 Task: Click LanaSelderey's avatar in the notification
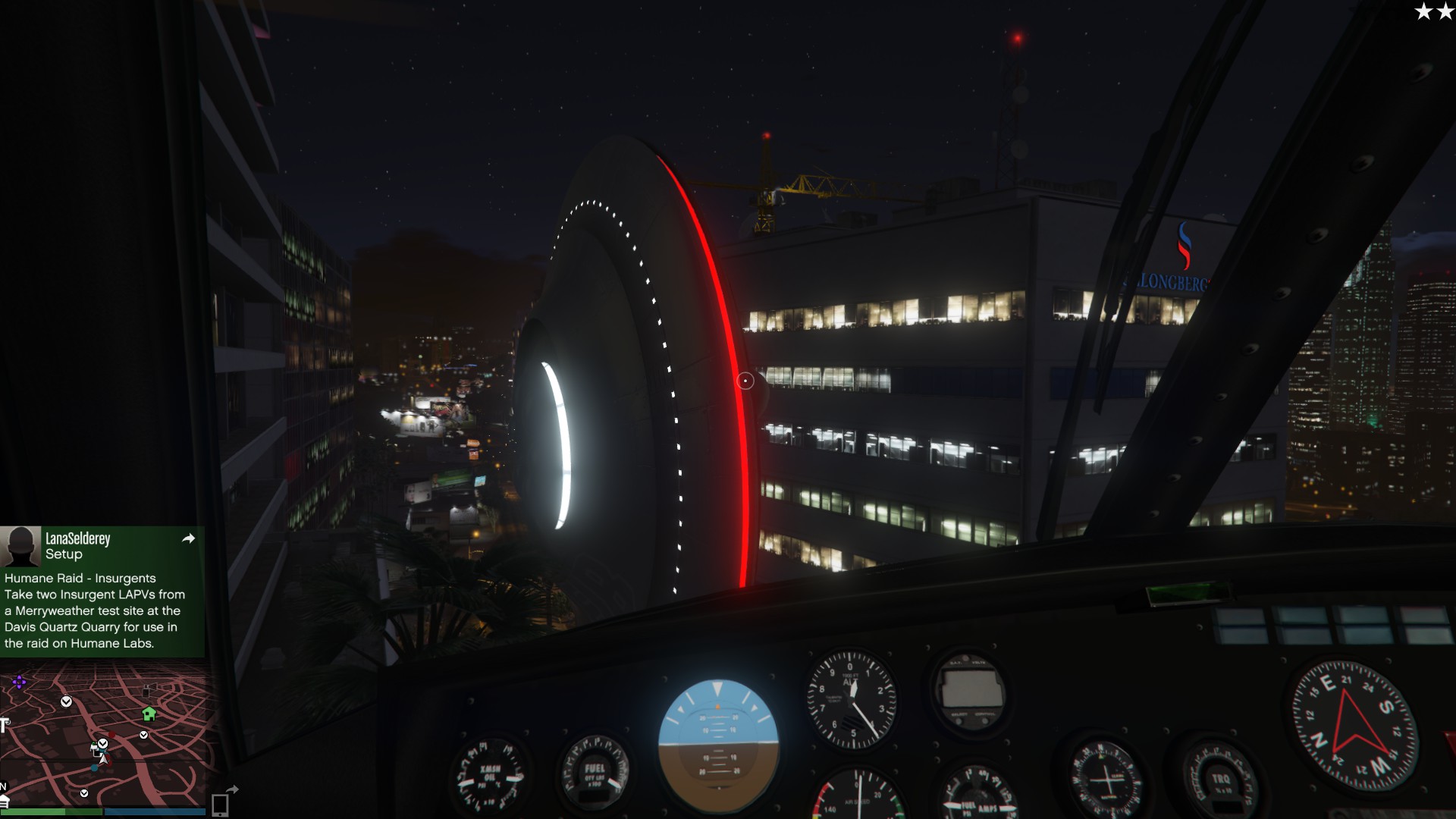pos(20,546)
